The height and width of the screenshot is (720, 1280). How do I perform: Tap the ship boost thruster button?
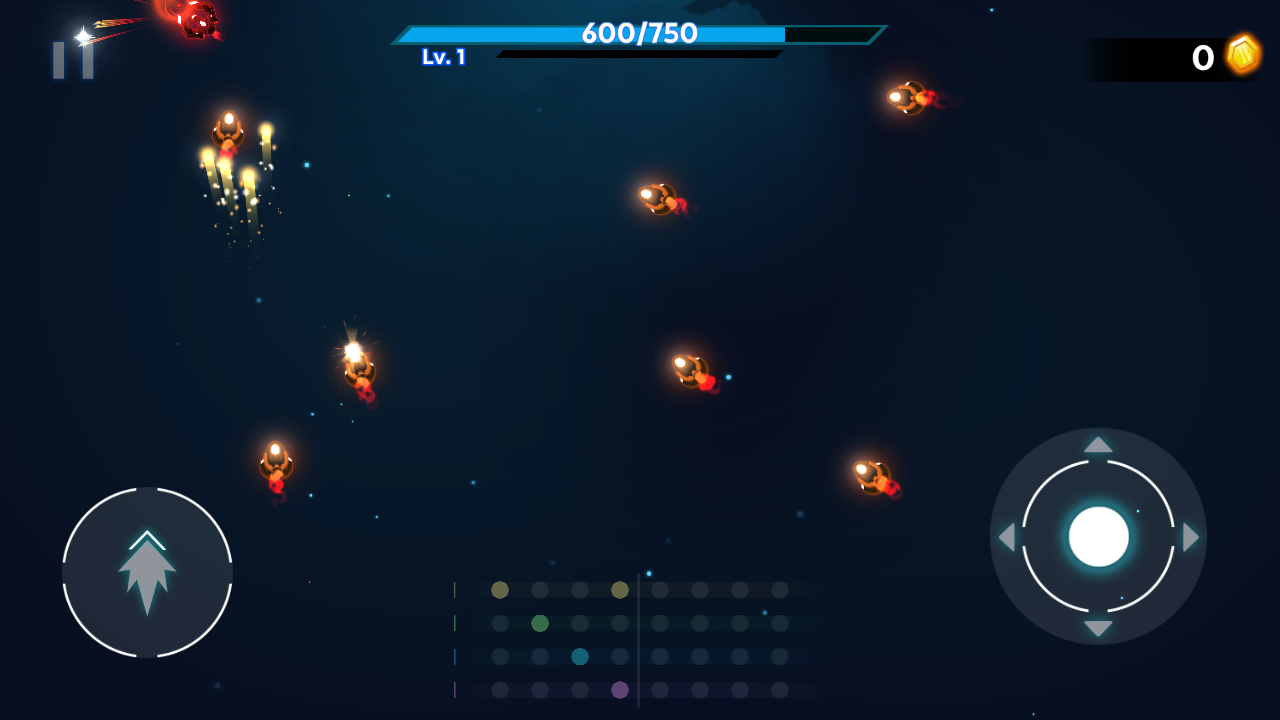pyautogui.click(x=147, y=572)
